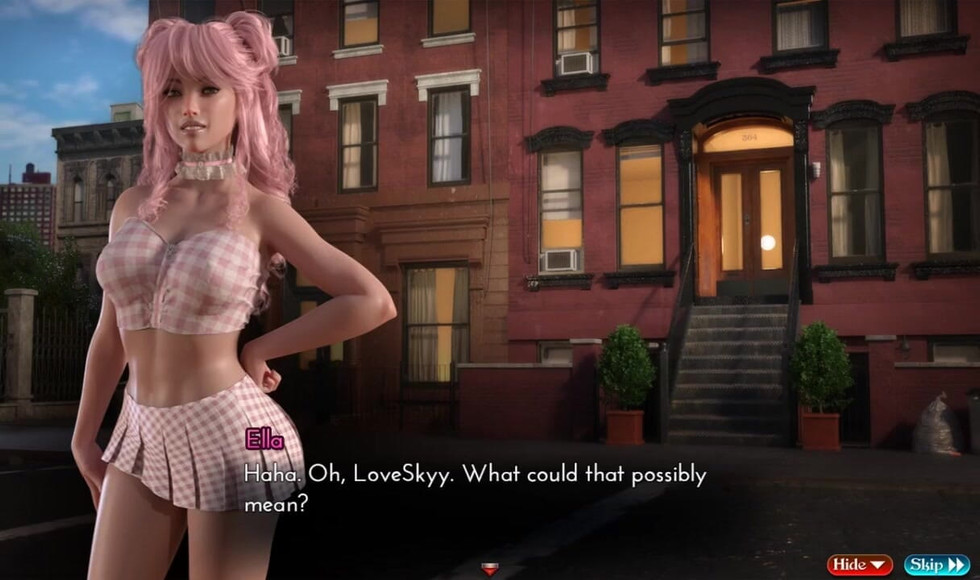Skip ahead through the dialogue

(936, 565)
